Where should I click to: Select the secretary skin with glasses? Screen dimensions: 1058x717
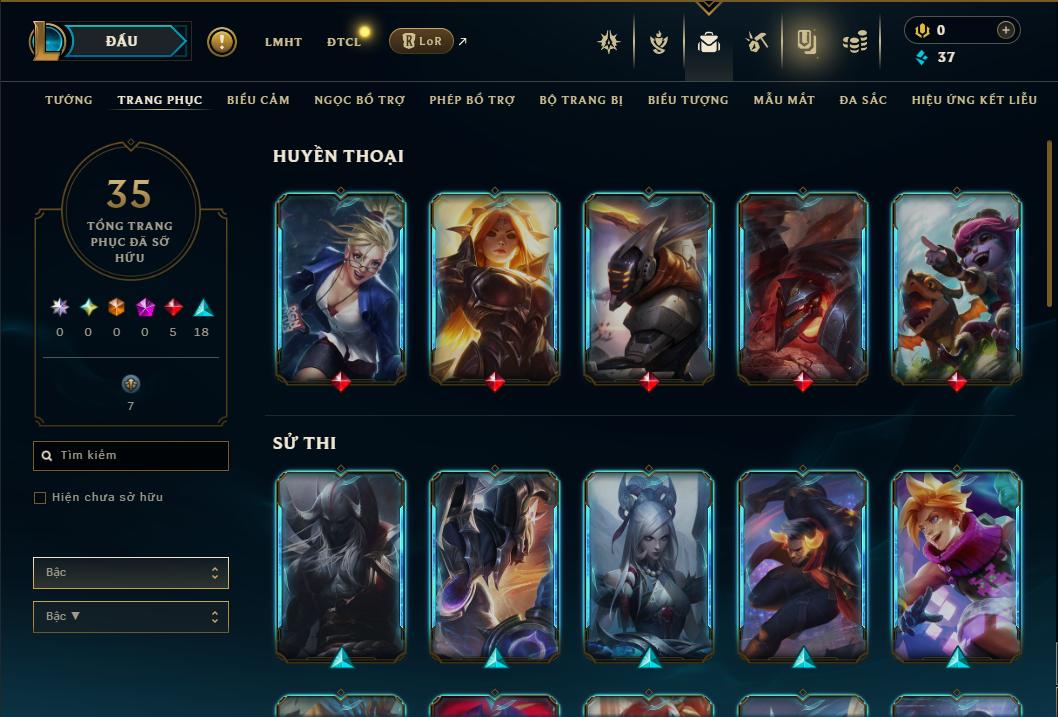[341, 288]
